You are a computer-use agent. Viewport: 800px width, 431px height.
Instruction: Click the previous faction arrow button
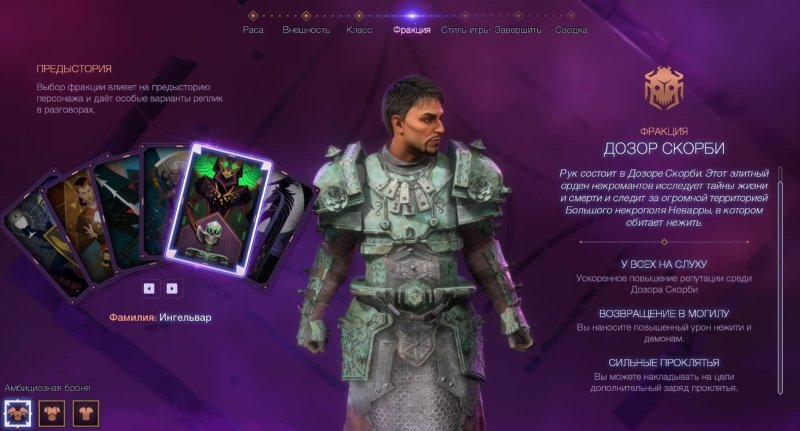149,288
